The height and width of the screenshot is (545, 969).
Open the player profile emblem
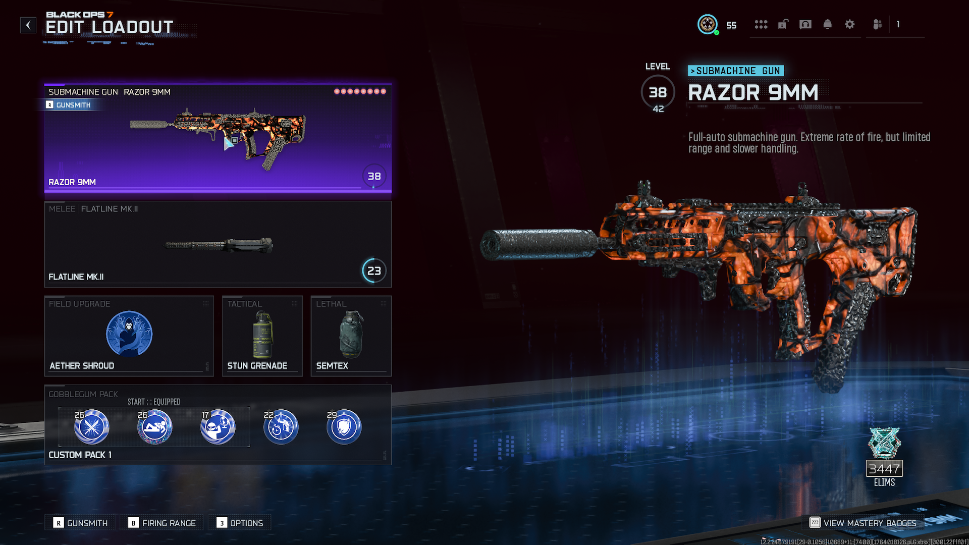tap(707, 25)
